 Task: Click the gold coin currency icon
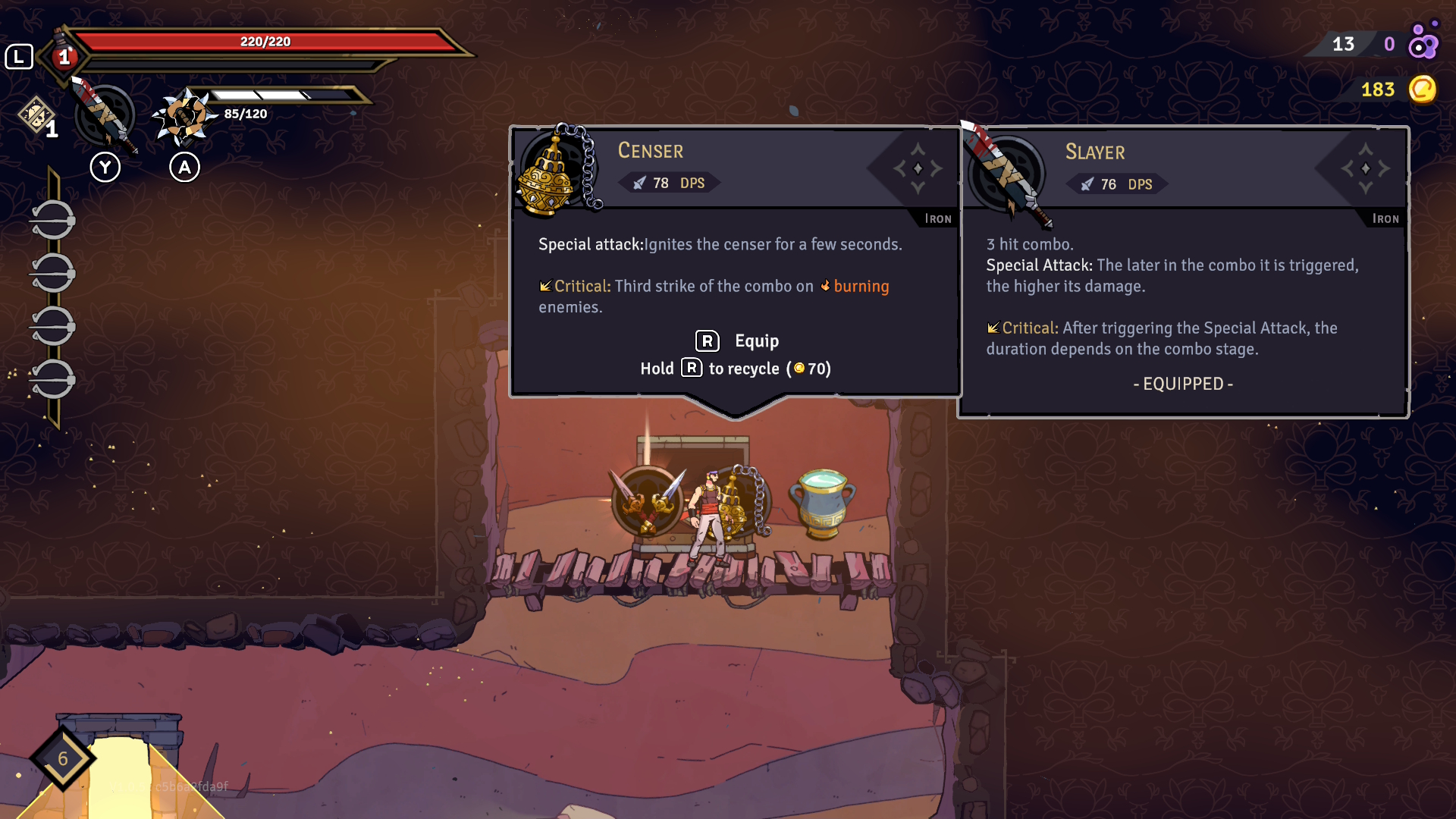pyautogui.click(x=1423, y=89)
